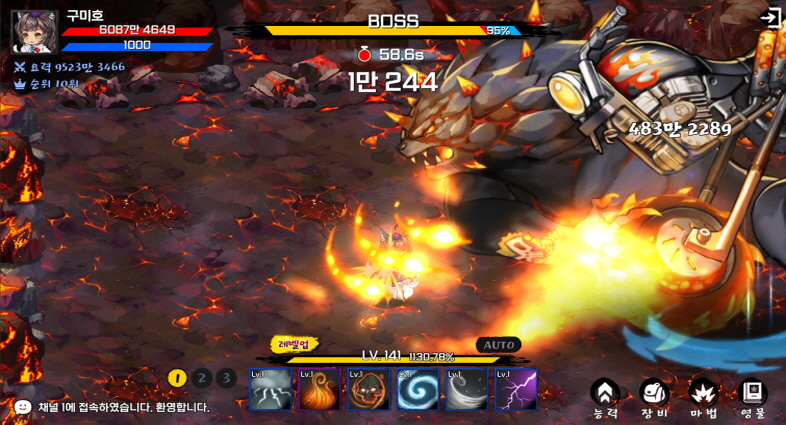Exit the boss stage via exit icon
This screenshot has width=786, height=425.
click(769, 17)
